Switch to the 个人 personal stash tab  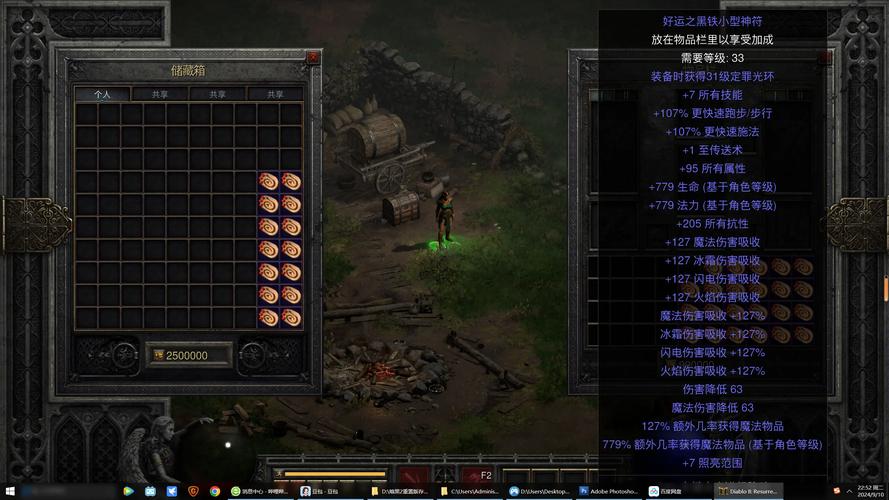coord(103,94)
